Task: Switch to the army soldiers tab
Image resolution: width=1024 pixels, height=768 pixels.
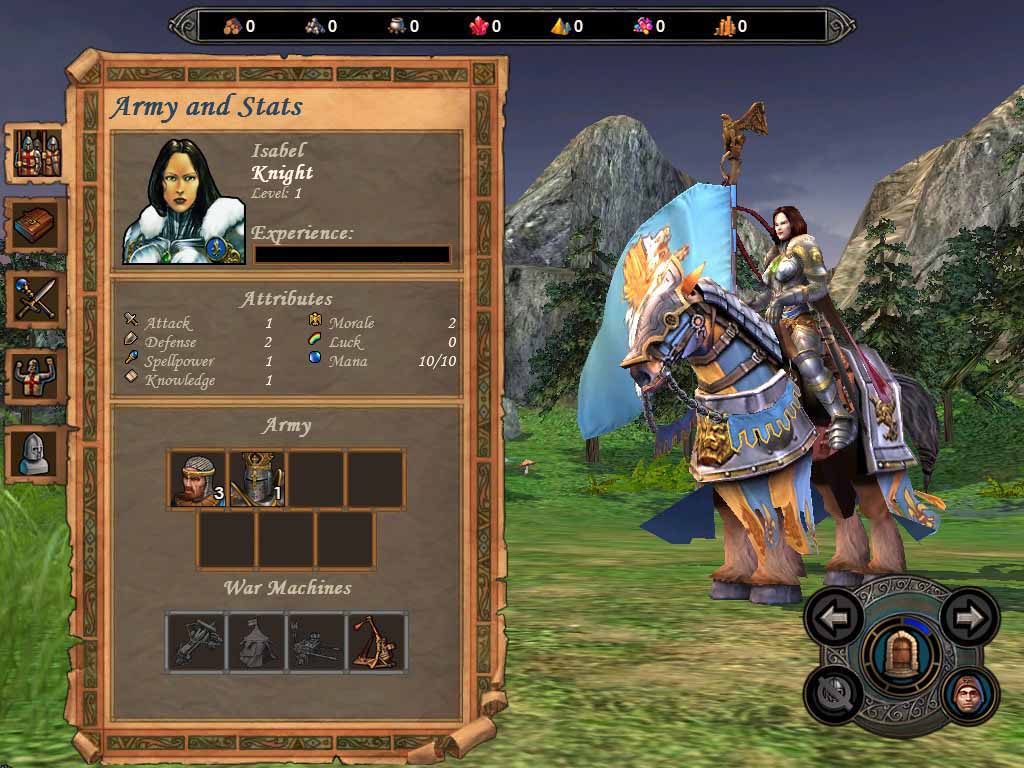Action: tap(37, 153)
